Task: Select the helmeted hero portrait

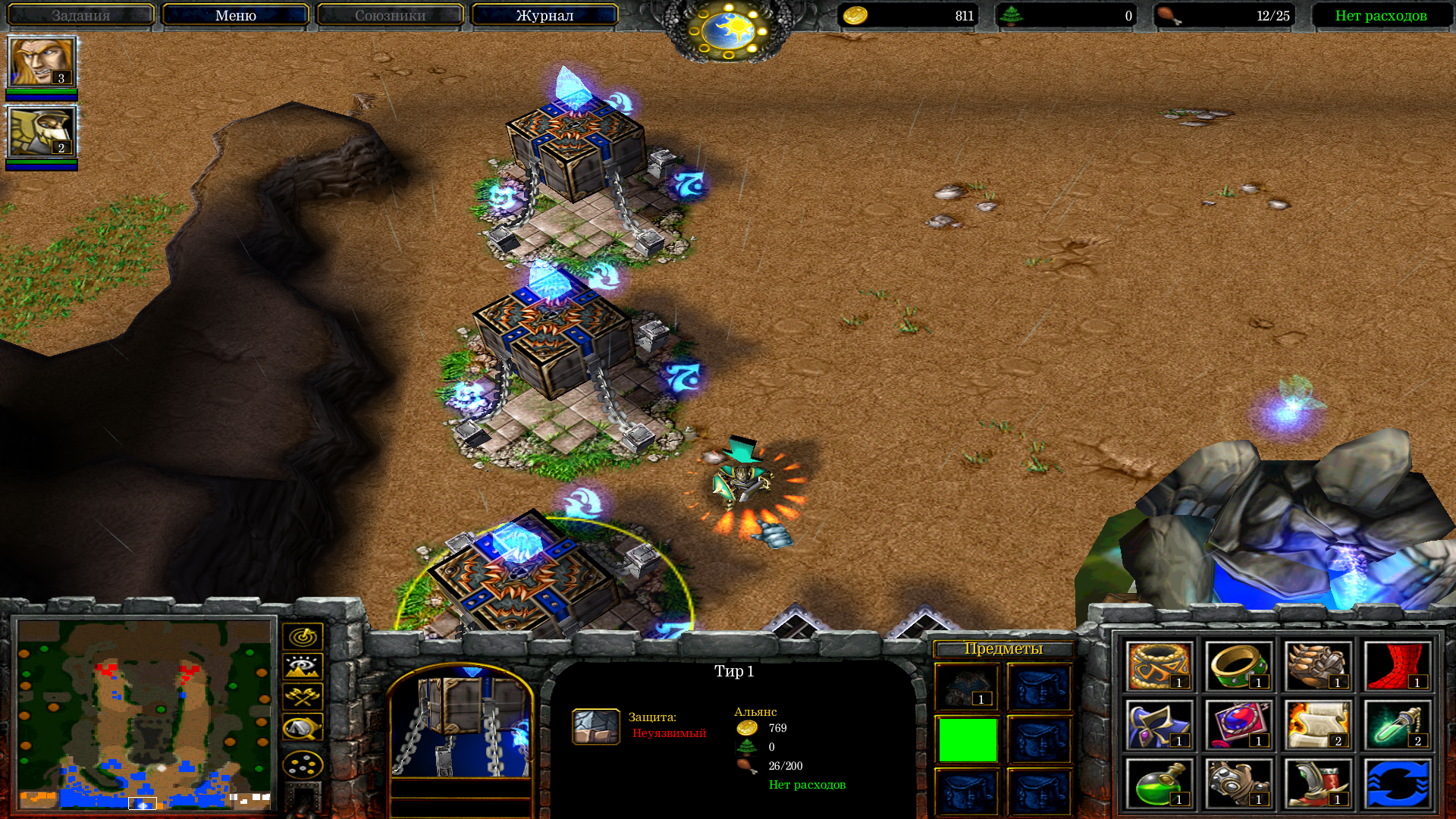Action: click(42, 132)
